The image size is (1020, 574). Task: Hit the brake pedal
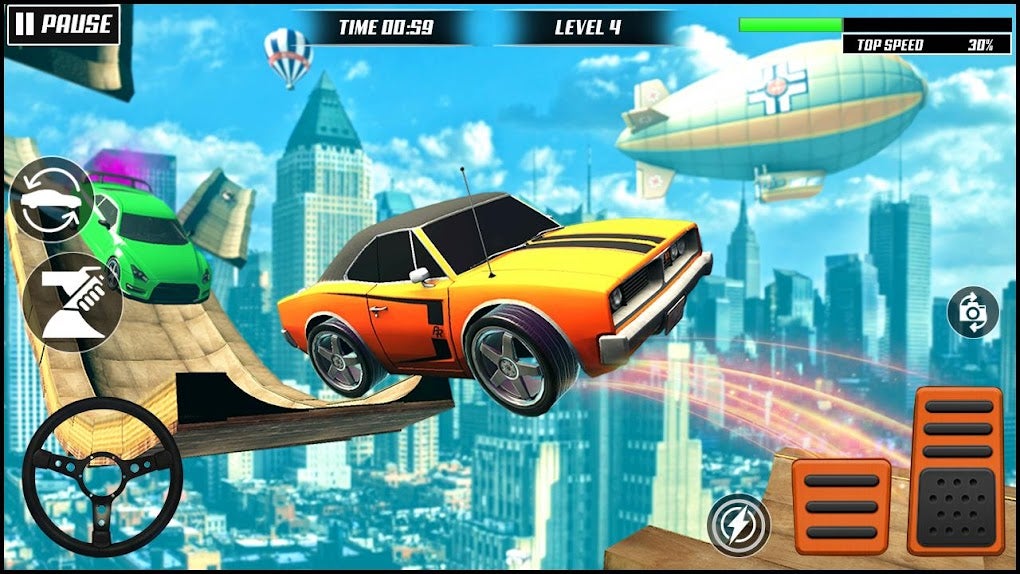(x=841, y=506)
